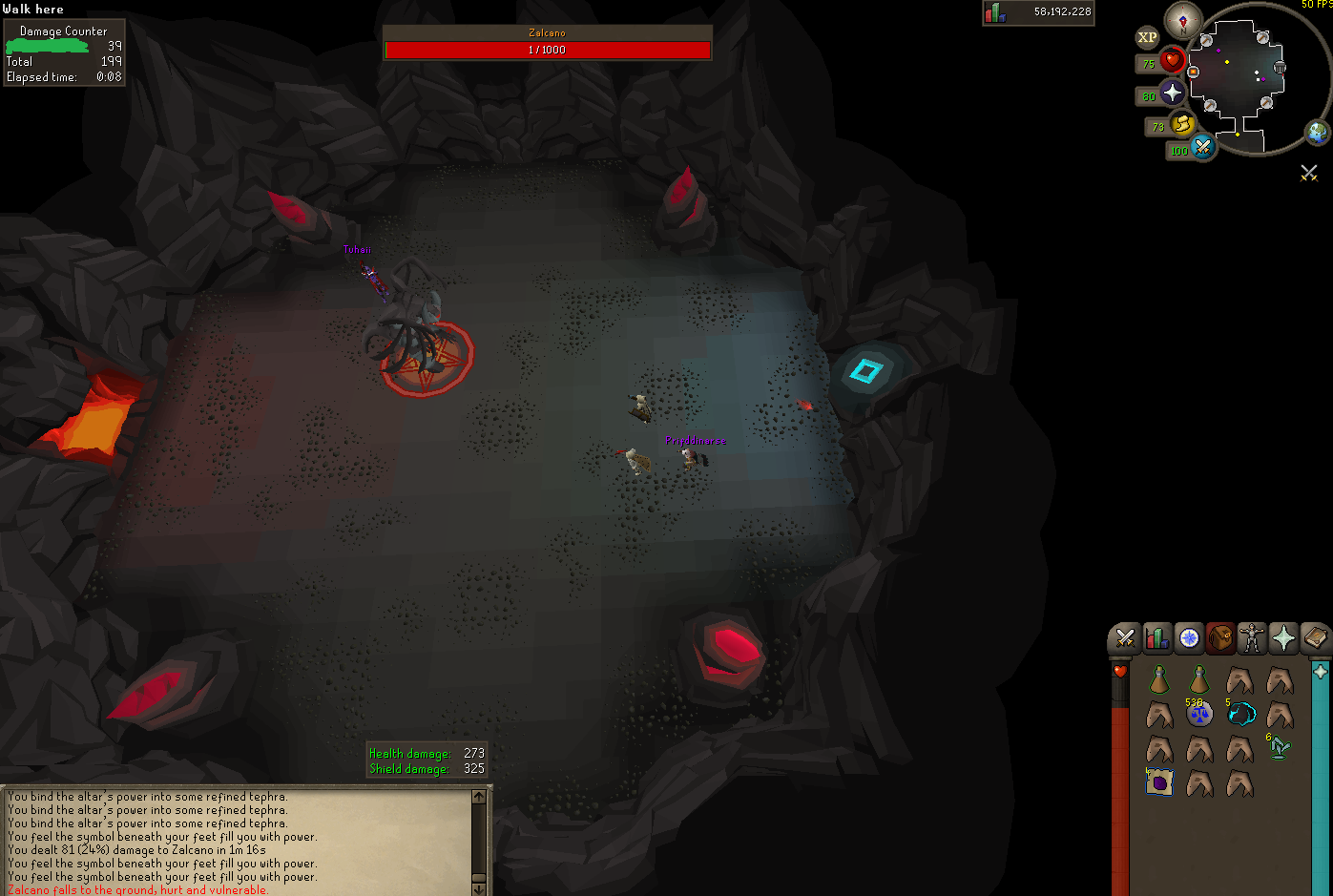Click the chatbox scrollbar down arrow
Viewport: 1333px width, 896px height.
(x=478, y=888)
